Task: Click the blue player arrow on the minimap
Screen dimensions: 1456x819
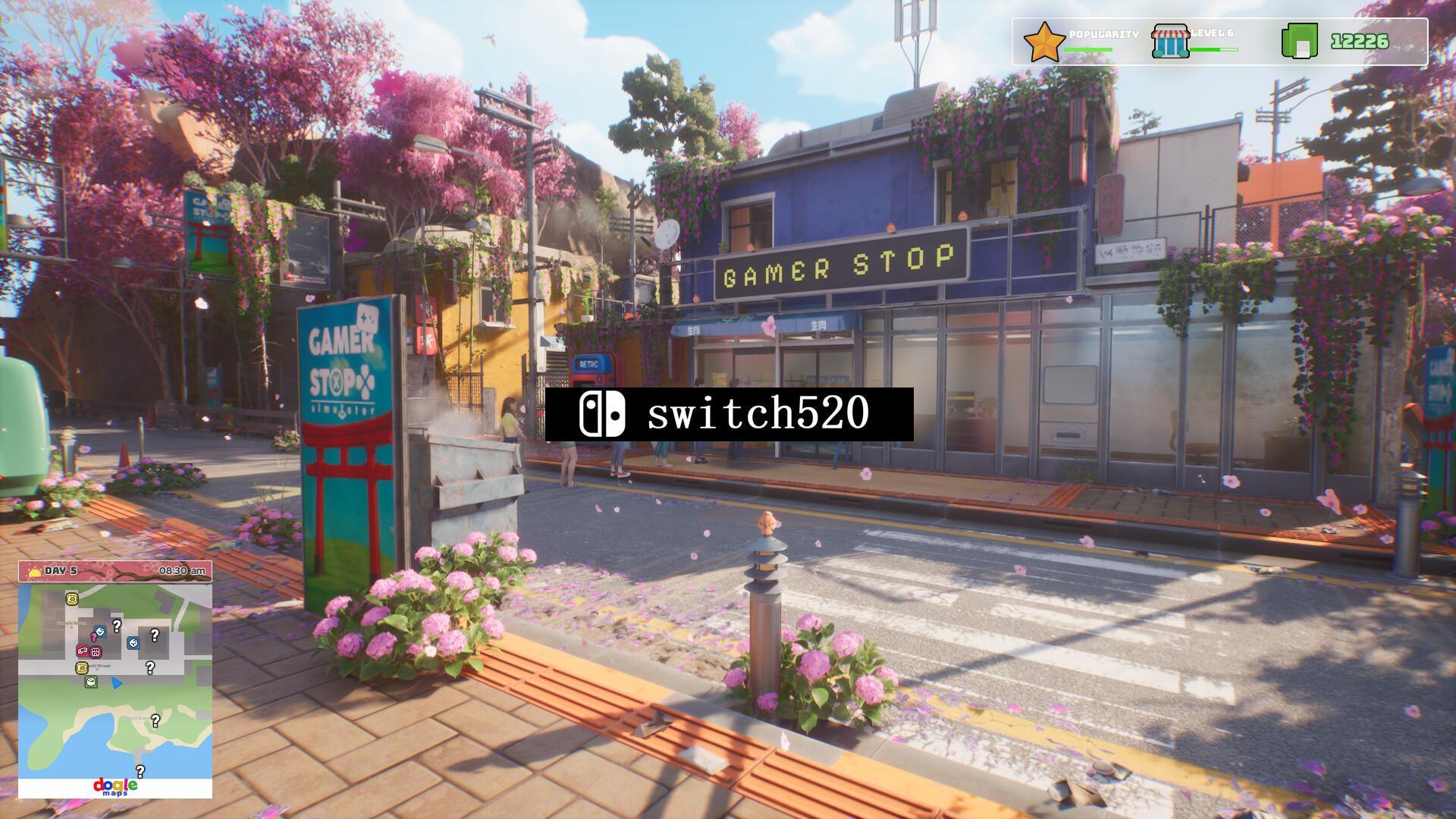Action: click(117, 684)
